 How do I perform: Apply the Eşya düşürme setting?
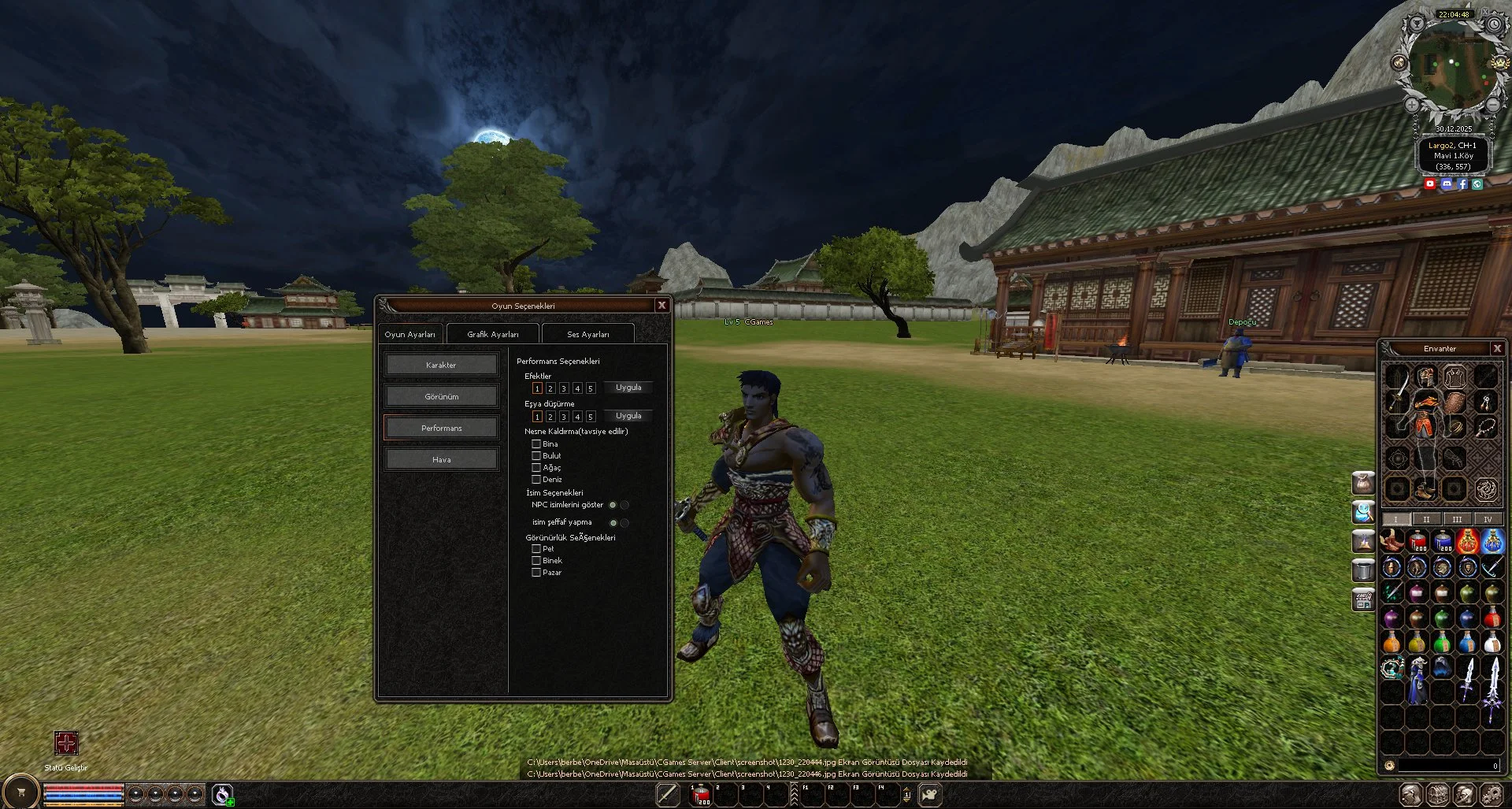pos(628,416)
